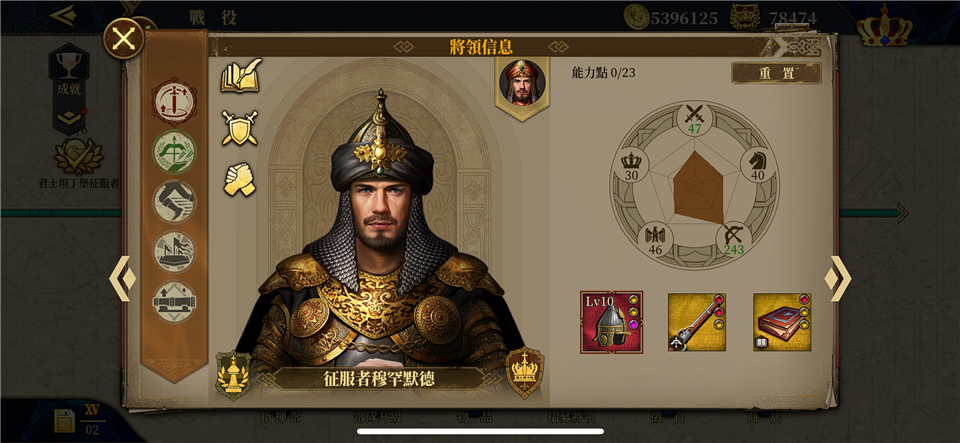
Task: Select the green bow skill icon
Action: (x=174, y=151)
